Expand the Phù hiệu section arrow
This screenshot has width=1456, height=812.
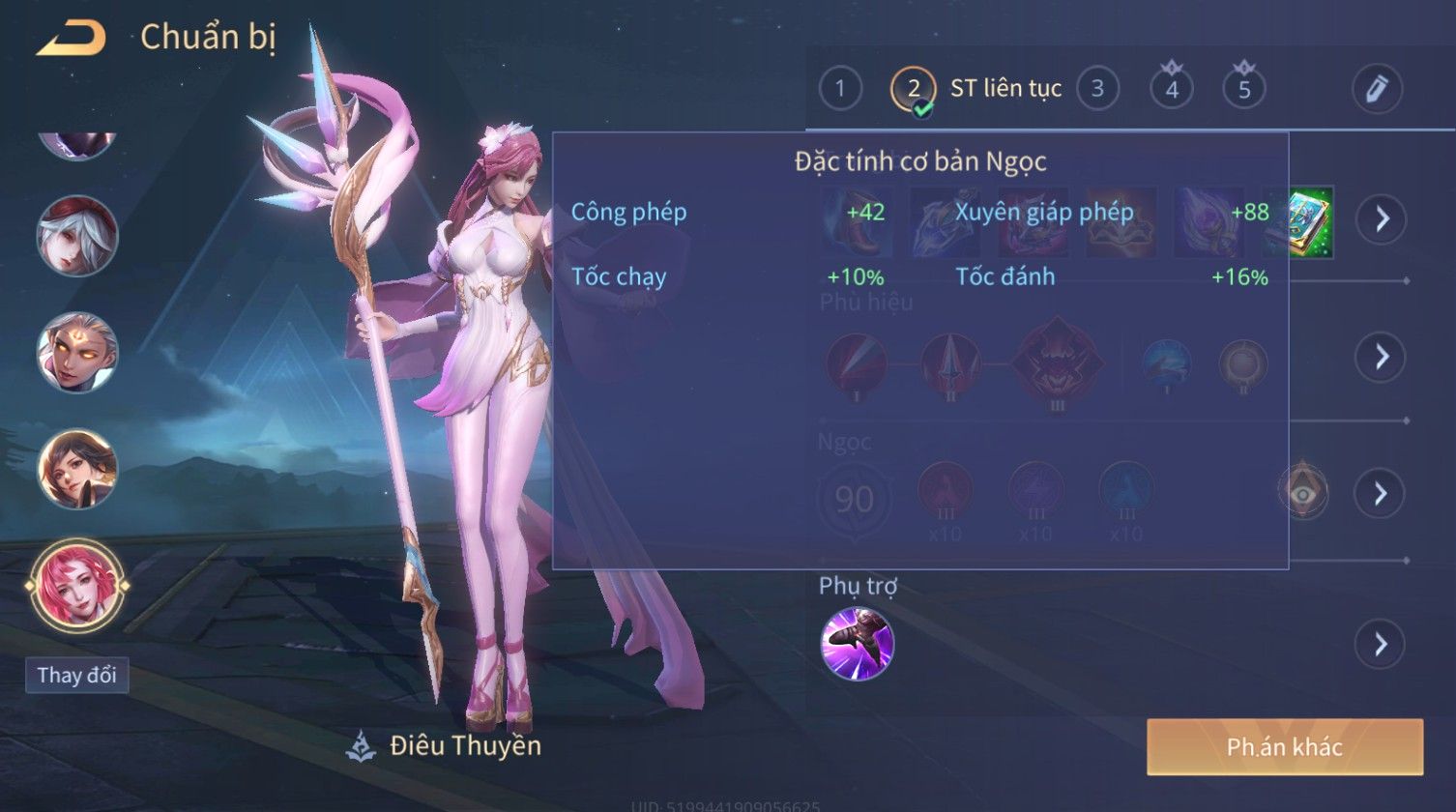(1381, 357)
